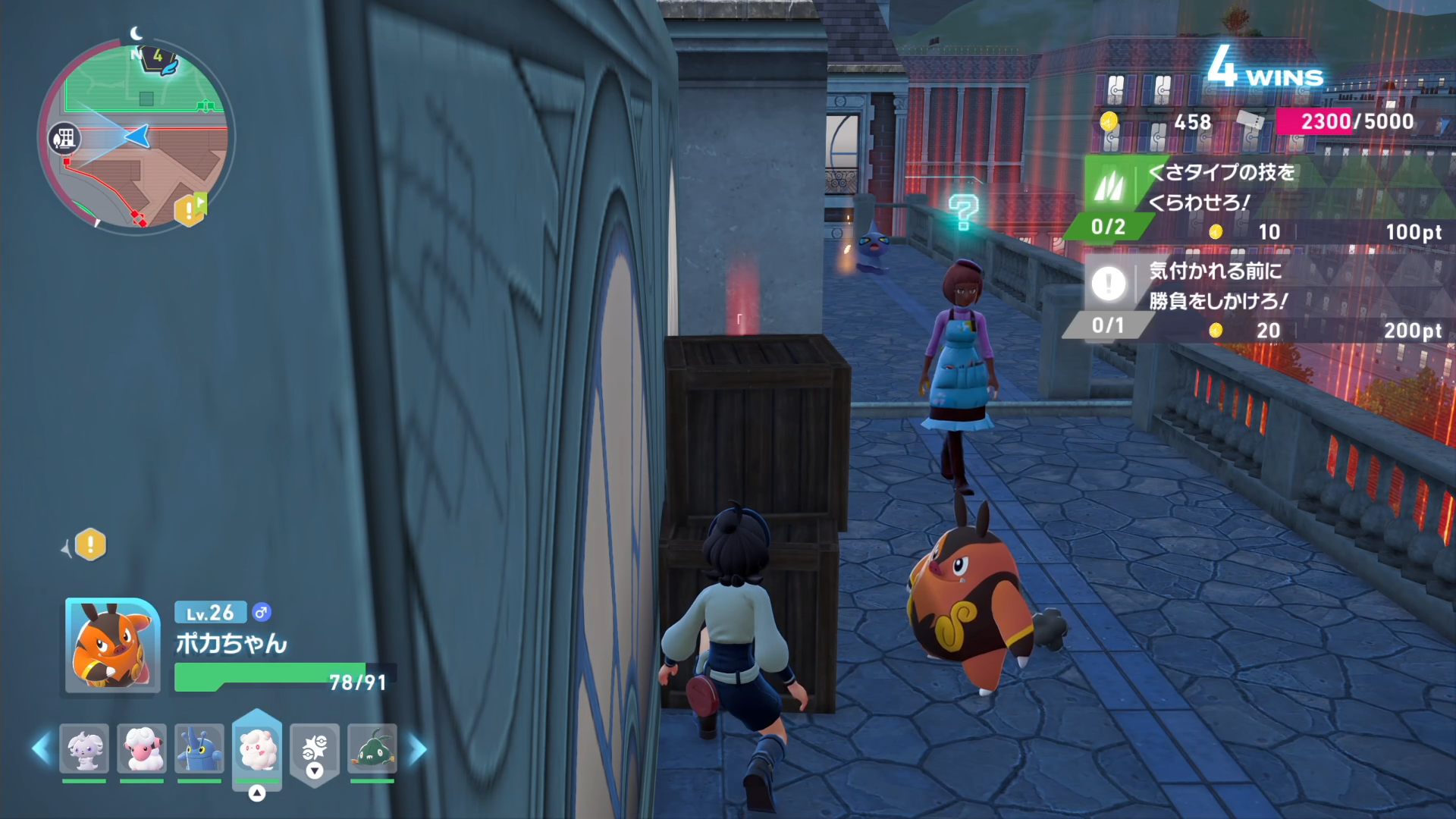
Task: Choose Trubbish from the party bar
Action: (372, 748)
